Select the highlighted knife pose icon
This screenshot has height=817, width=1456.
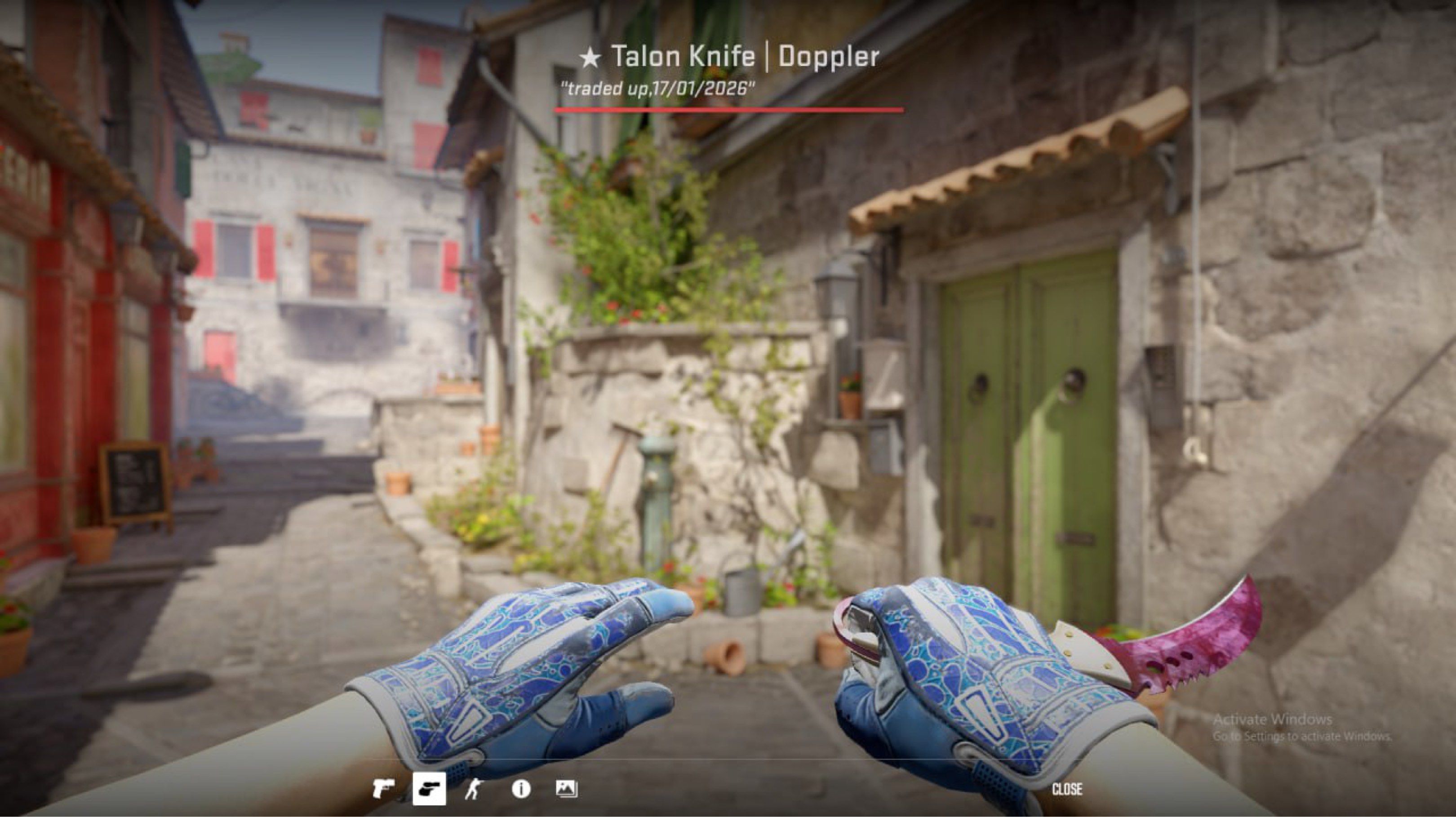(430, 789)
